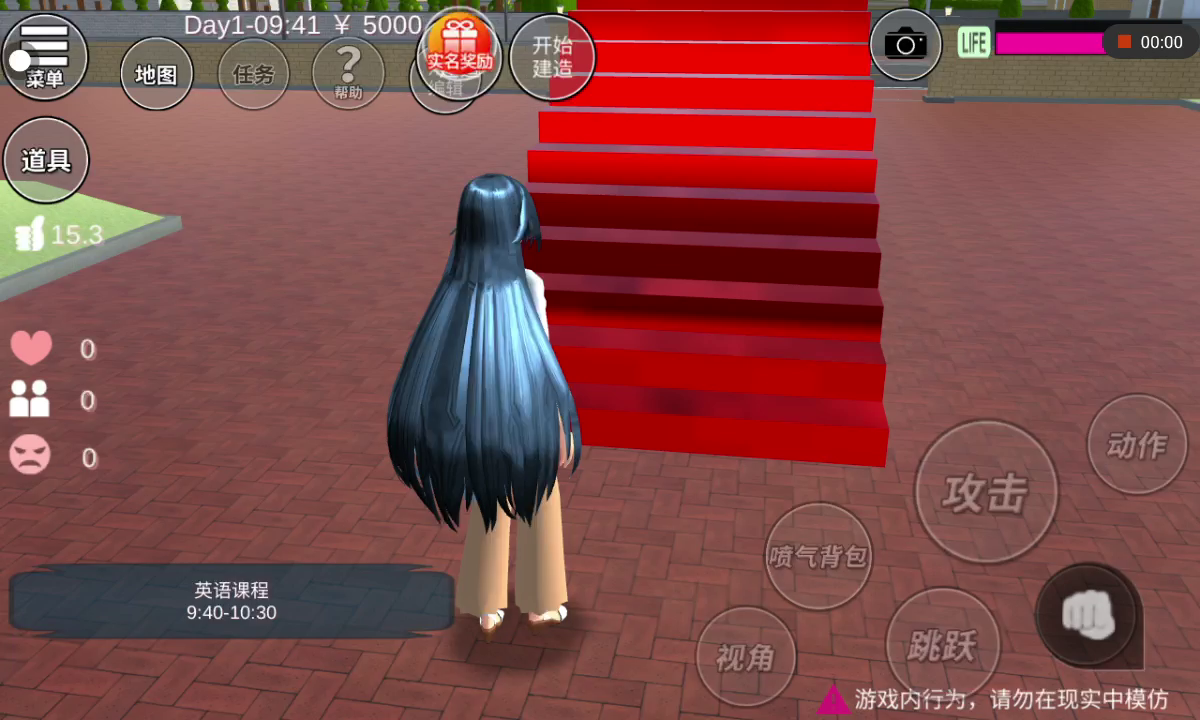Open the 地图 map button
Screen dimensions: 1200x720
[x=156, y=74]
